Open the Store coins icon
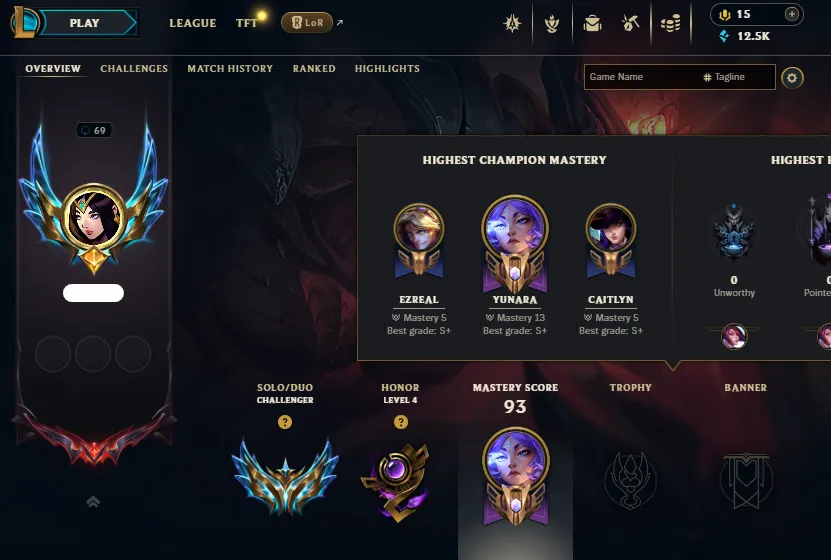 [671, 23]
